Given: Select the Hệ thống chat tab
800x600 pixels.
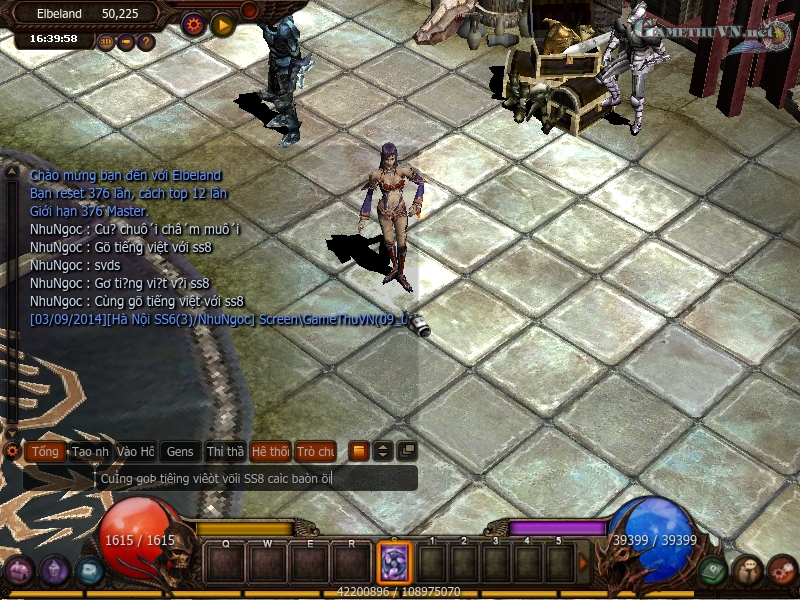Looking at the screenshot, I should (x=270, y=452).
